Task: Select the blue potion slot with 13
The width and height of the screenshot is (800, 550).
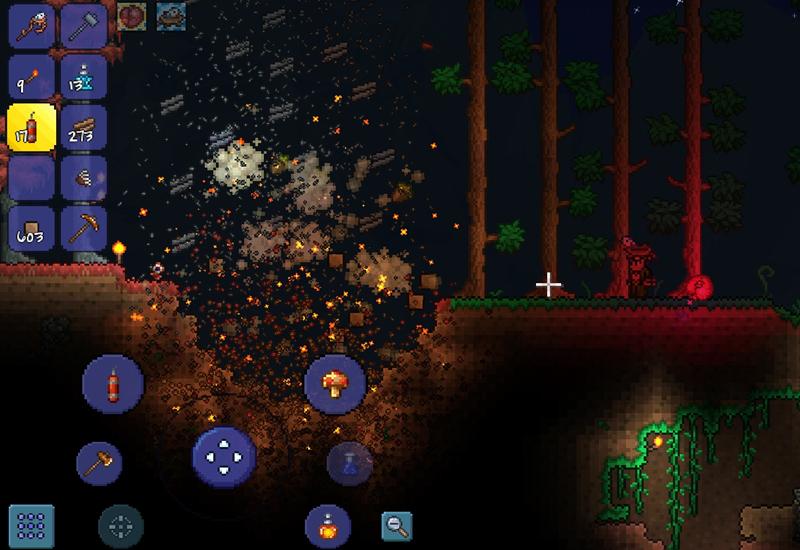Action: pyautogui.click(x=82, y=75)
